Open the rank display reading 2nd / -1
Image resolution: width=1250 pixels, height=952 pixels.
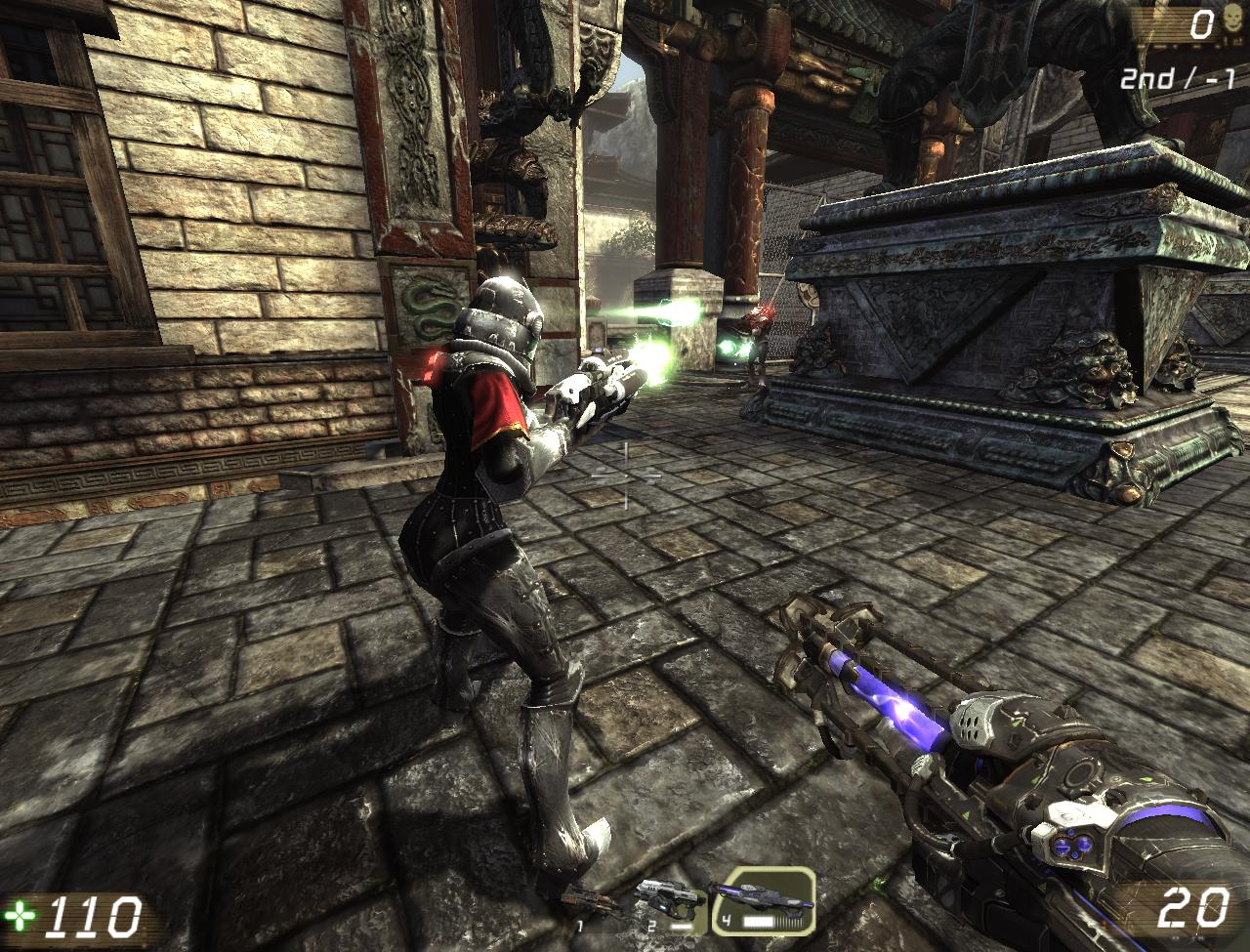point(1178,76)
